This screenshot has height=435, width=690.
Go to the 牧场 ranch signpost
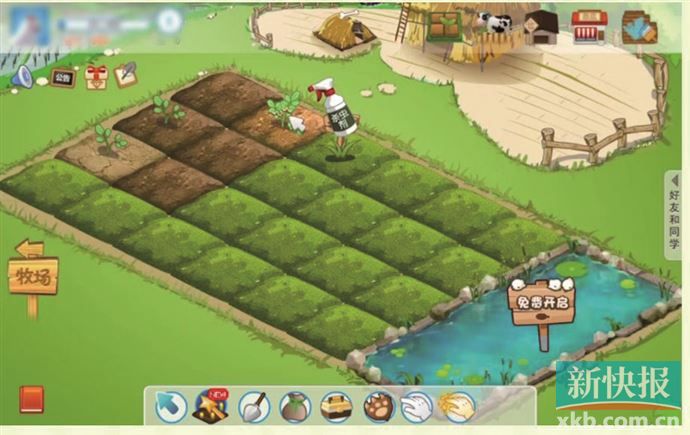(x=33, y=273)
